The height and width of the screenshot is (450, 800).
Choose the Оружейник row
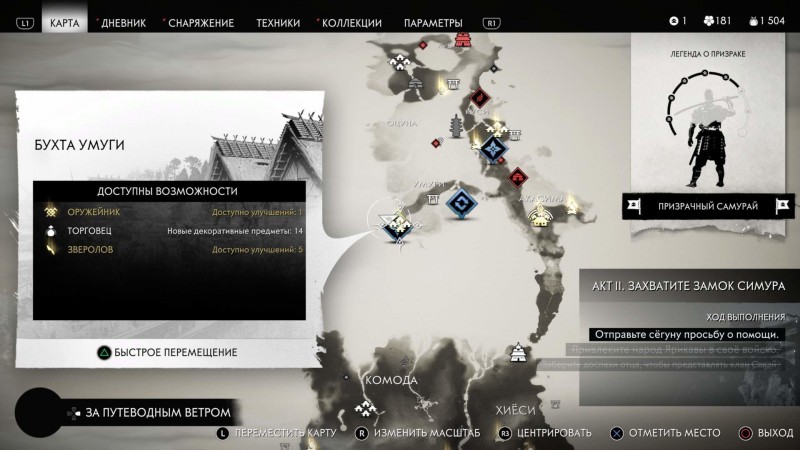(x=170, y=212)
